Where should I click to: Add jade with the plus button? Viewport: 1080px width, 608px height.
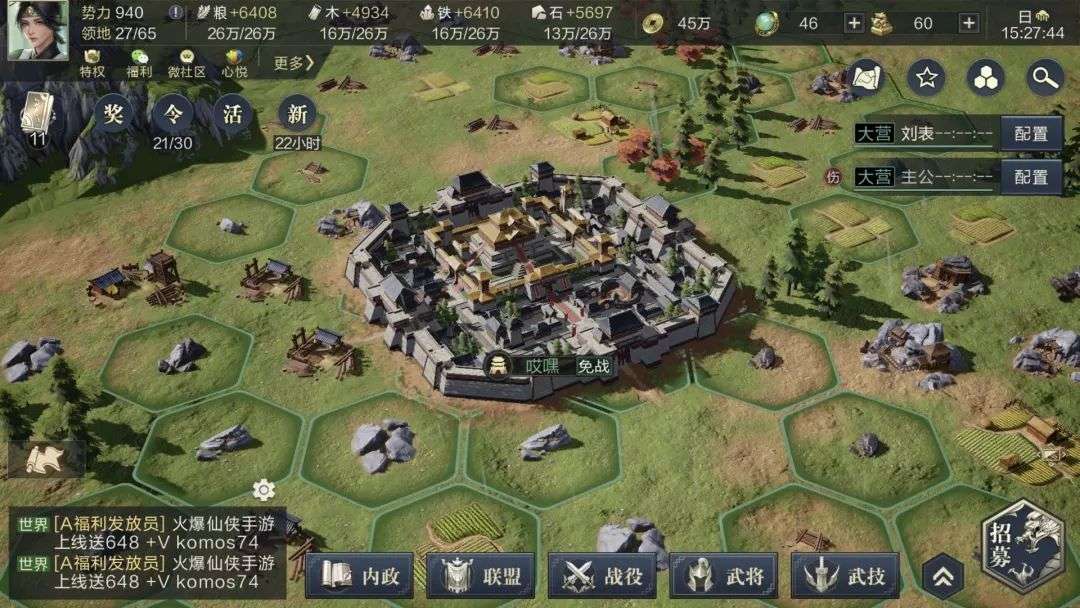(x=854, y=23)
